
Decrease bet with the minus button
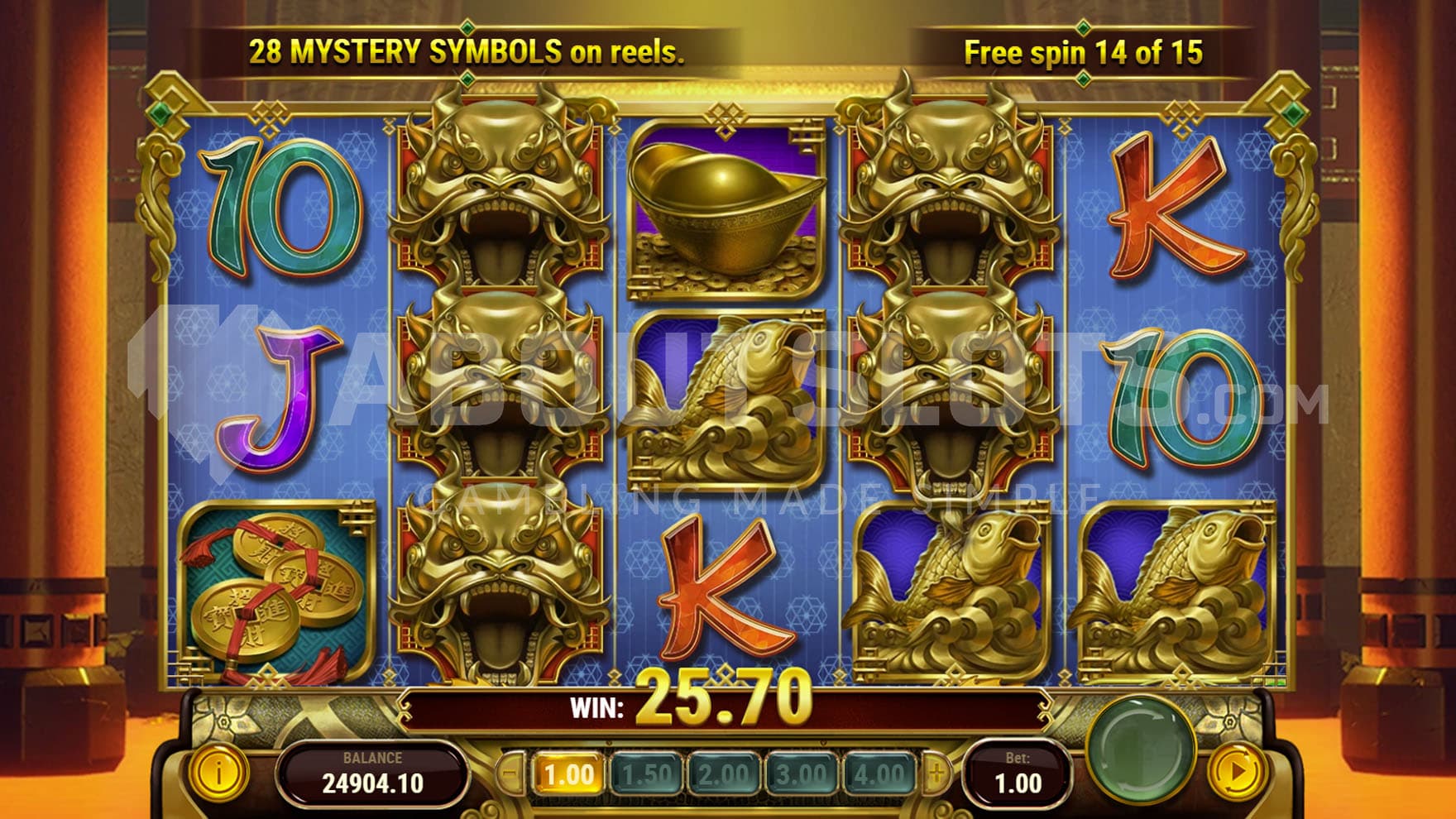(510, 775)
